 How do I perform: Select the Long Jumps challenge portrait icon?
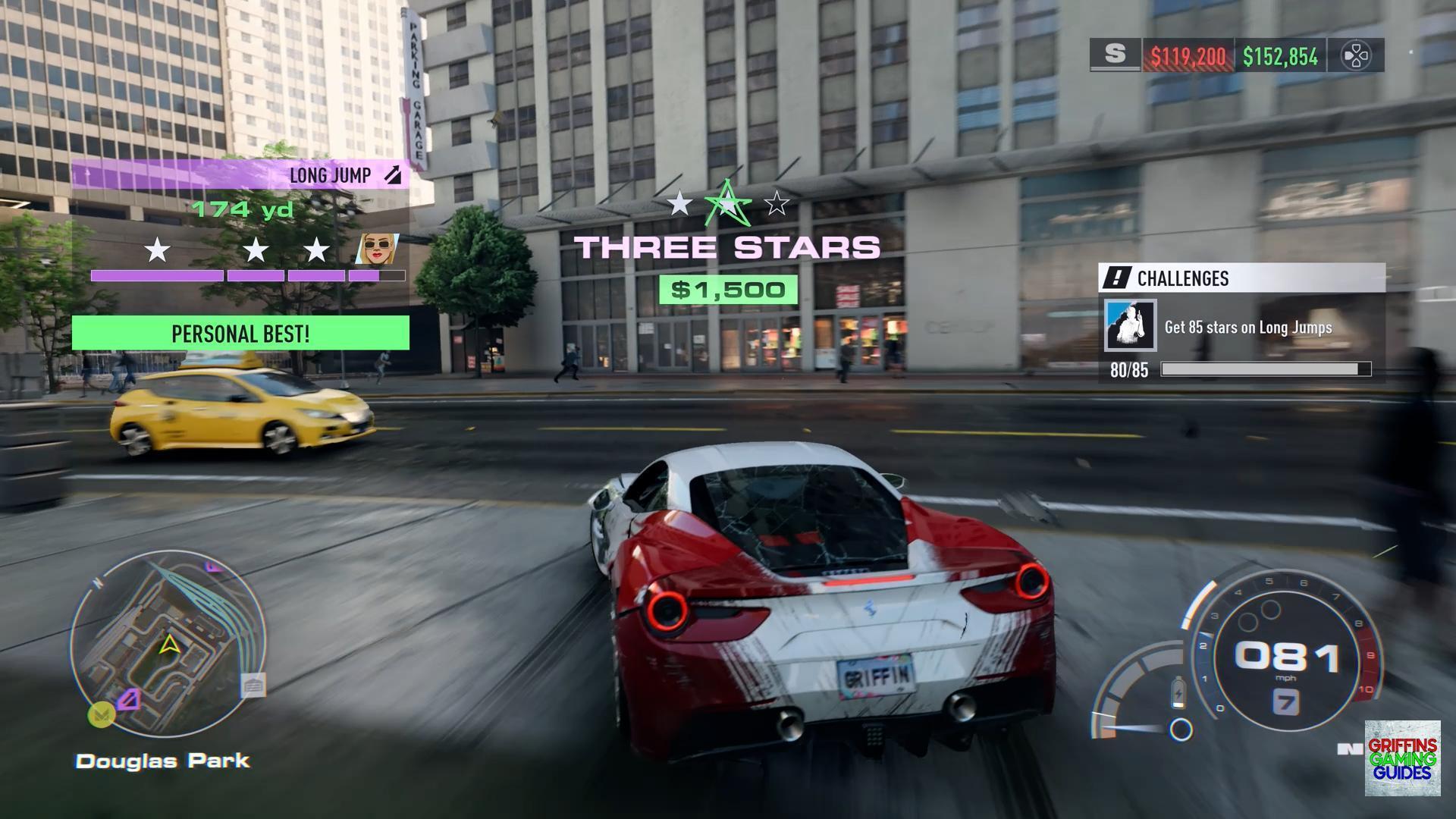(1130, 326)
